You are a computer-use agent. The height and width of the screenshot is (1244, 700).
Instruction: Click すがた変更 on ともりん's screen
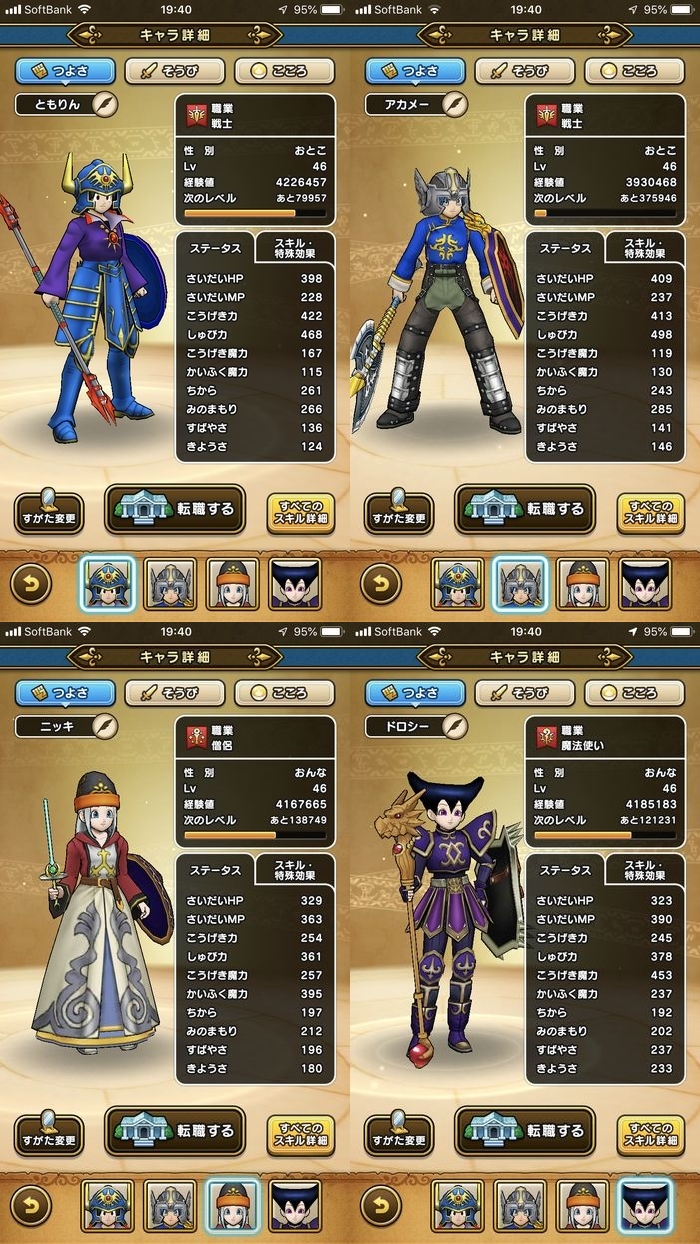49,513
